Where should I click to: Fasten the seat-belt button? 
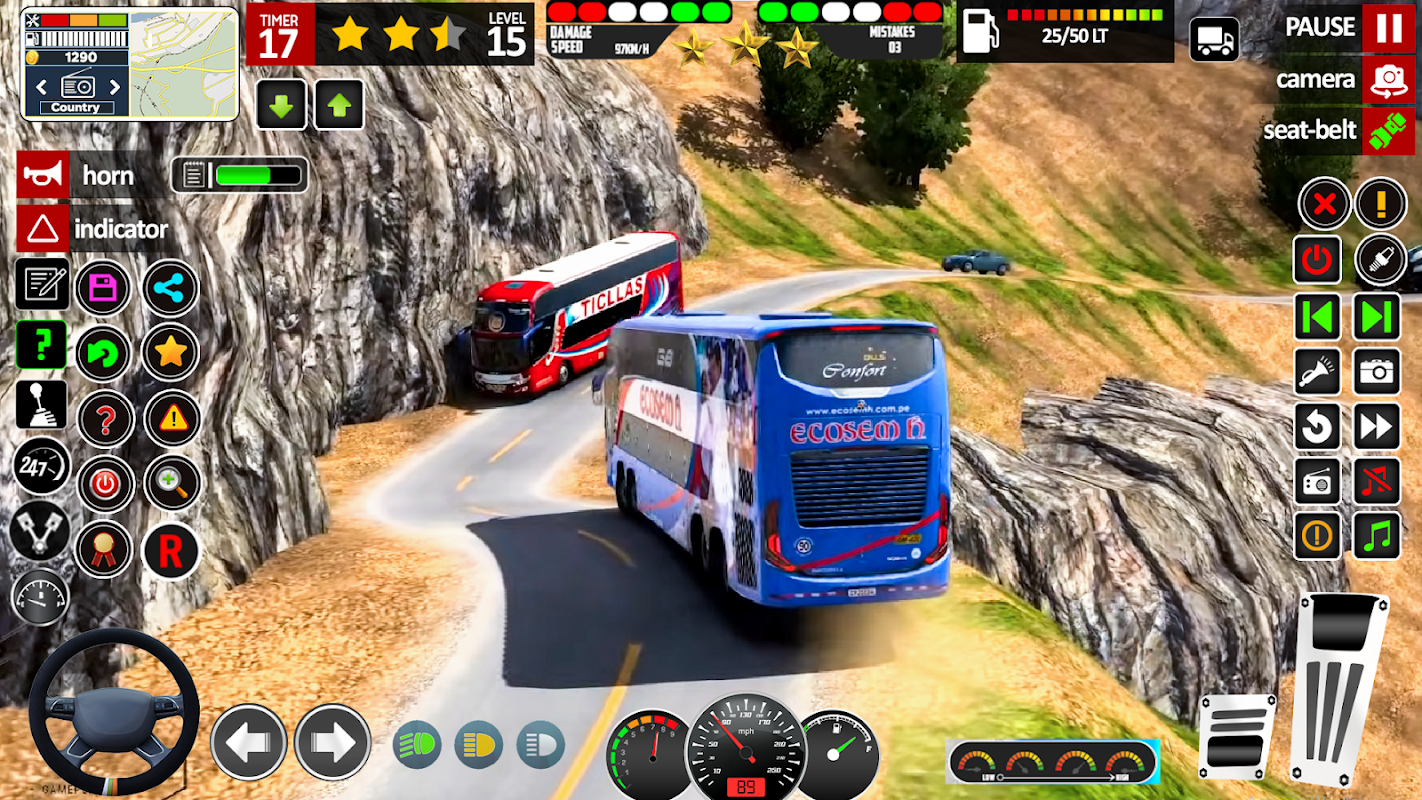1388,131
